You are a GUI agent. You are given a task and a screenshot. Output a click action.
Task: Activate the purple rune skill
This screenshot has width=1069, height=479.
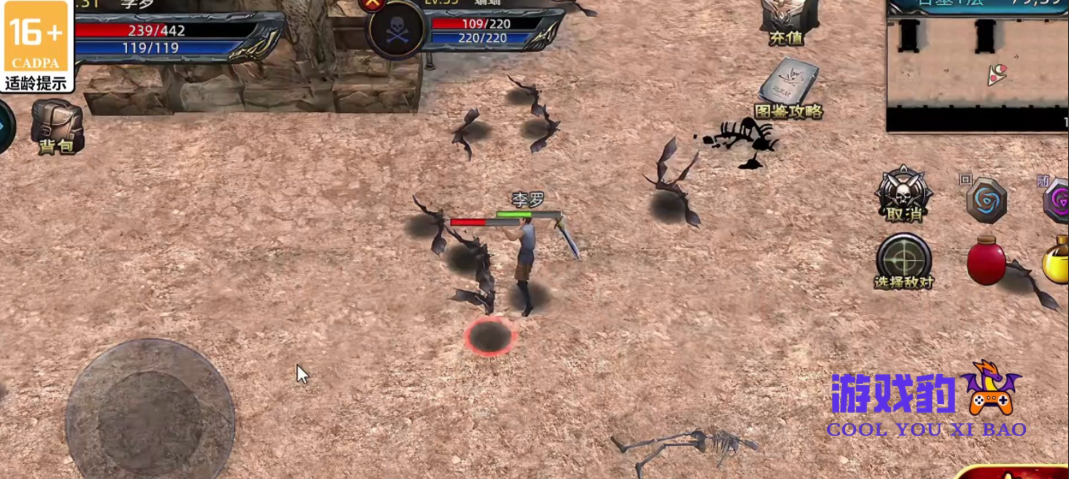1056,201
